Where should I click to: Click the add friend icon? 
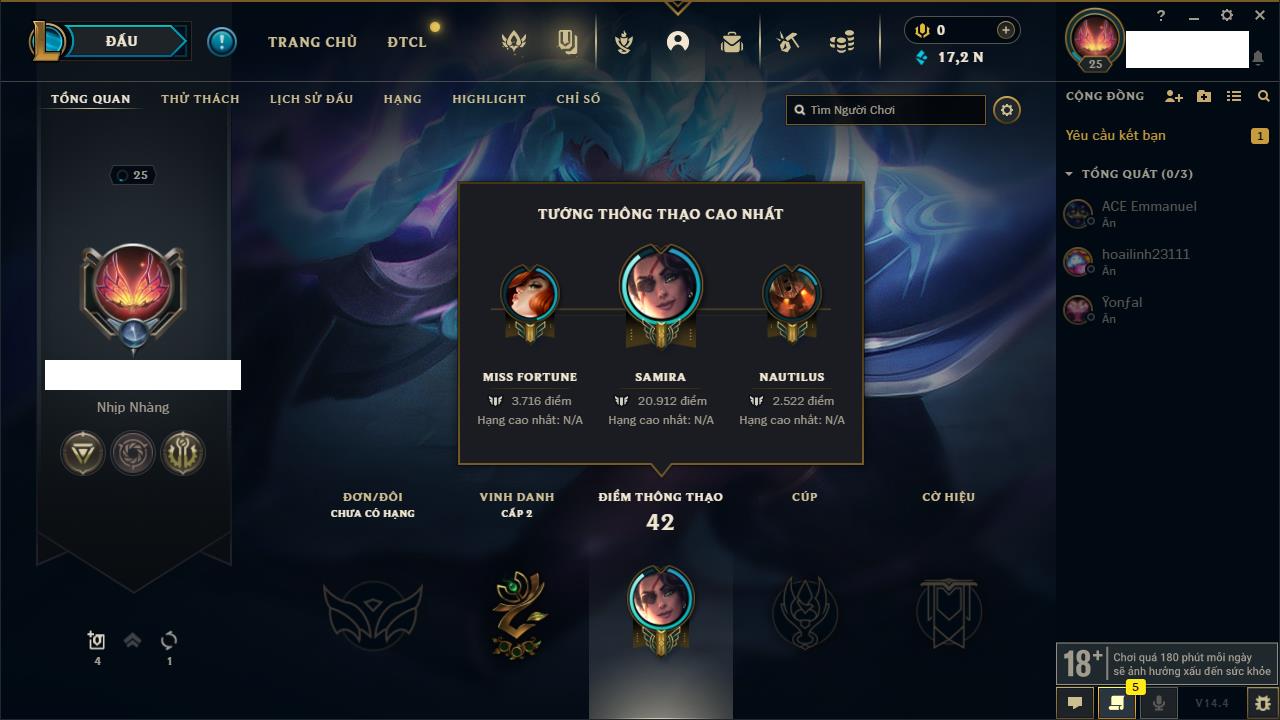point(1173,96)
